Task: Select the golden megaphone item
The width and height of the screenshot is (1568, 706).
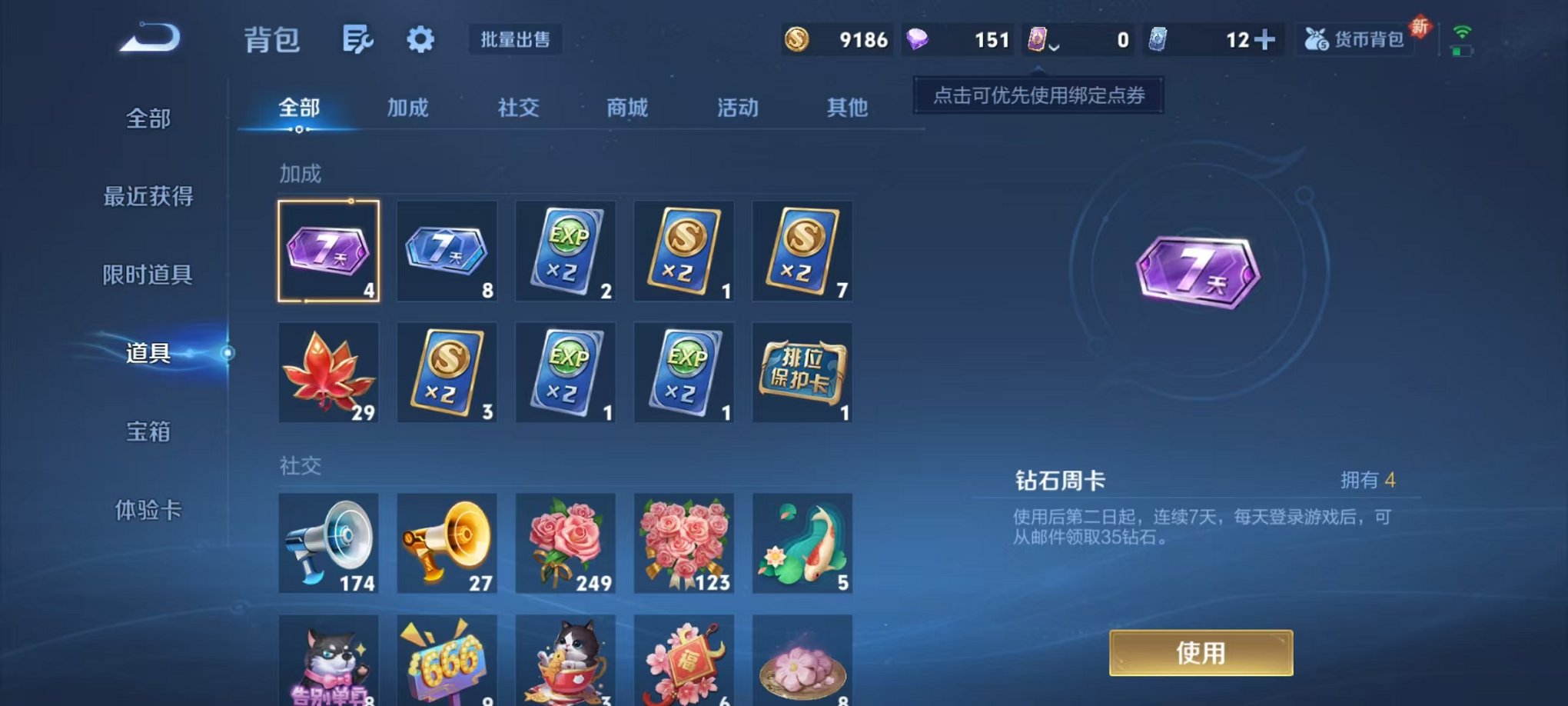Action: click(447, 544)
